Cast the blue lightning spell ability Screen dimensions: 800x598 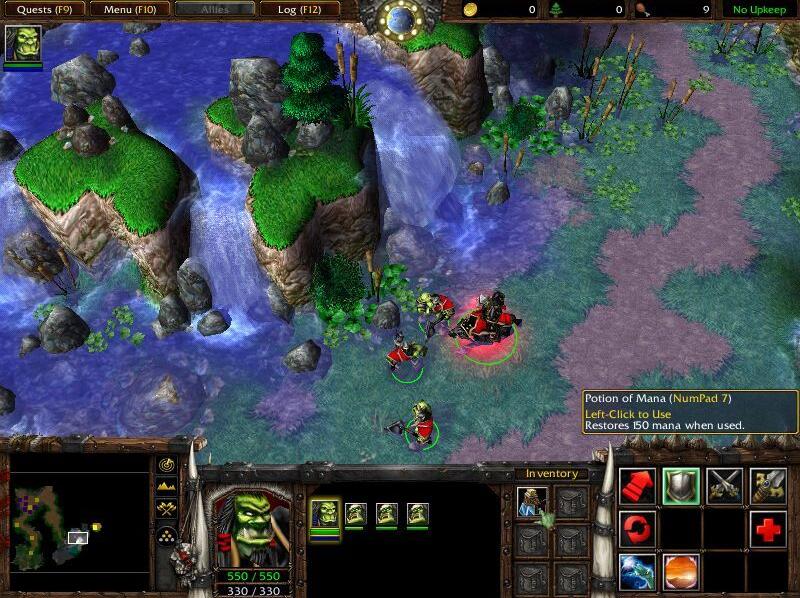(637, 571)
